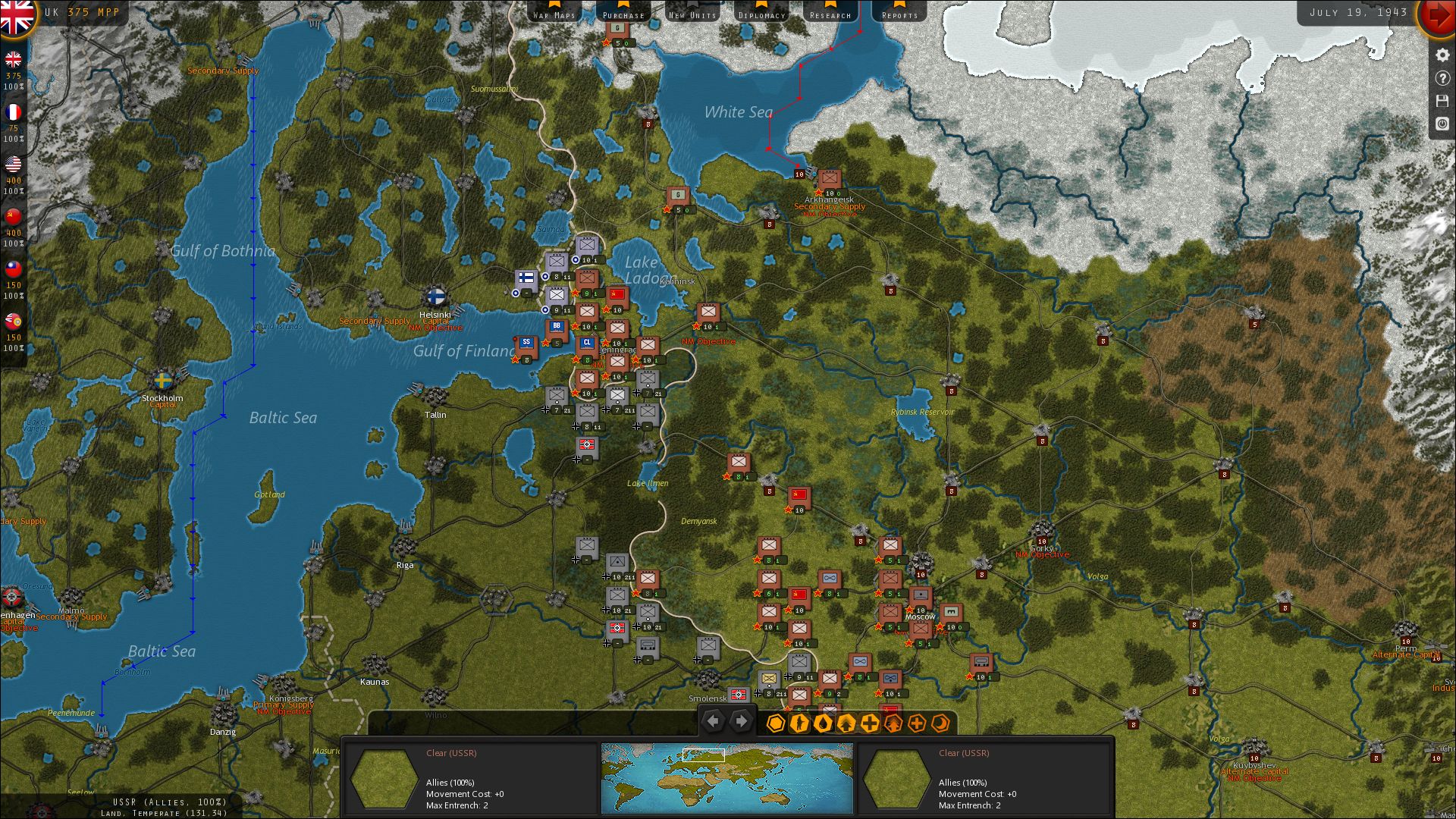1456x819 pixels.
Task: Toggle the hexagon grid overlay
Action: click(776, 723)
